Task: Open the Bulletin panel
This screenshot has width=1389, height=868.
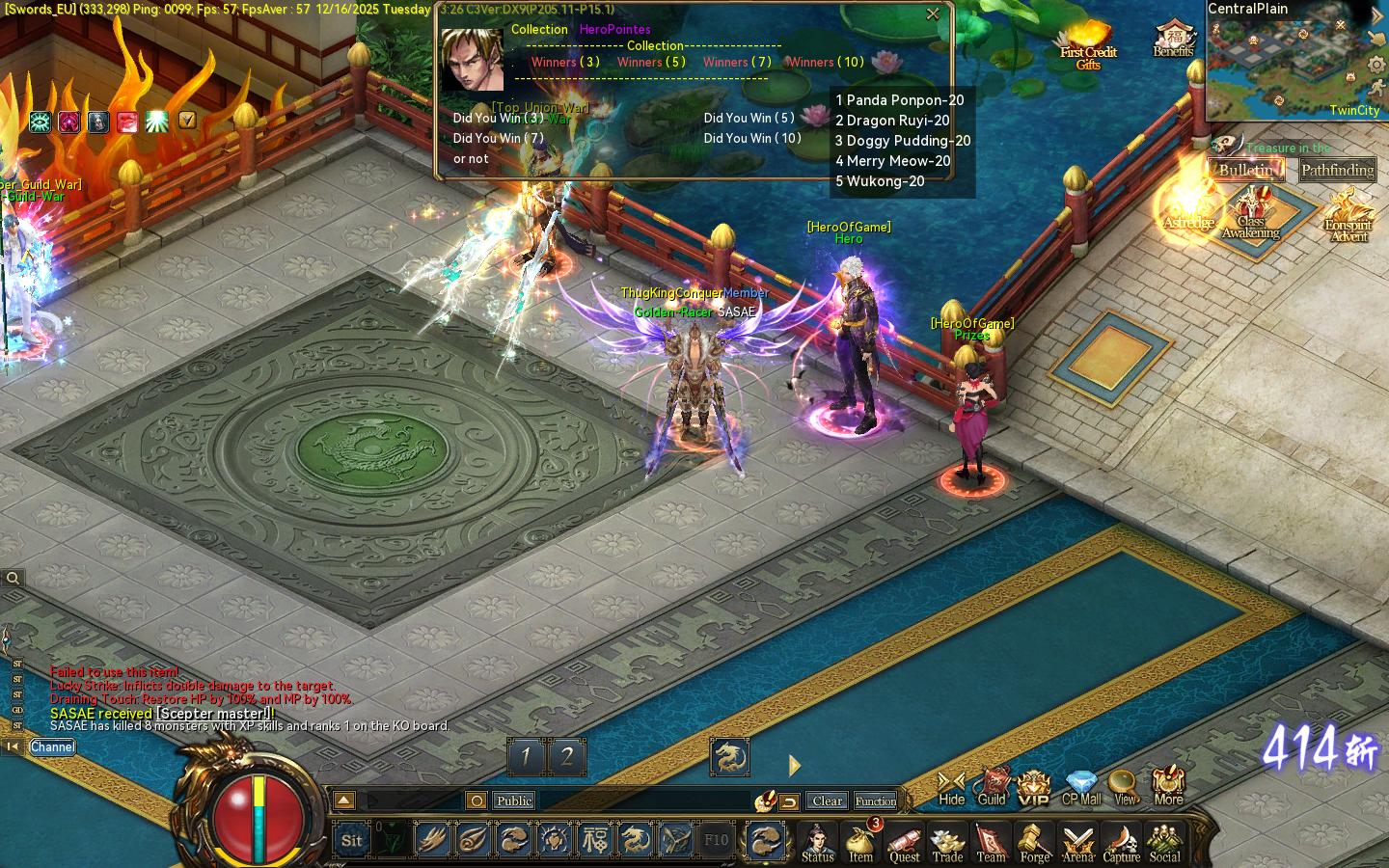Action: pyautogui.click(x=1245, y=170)
